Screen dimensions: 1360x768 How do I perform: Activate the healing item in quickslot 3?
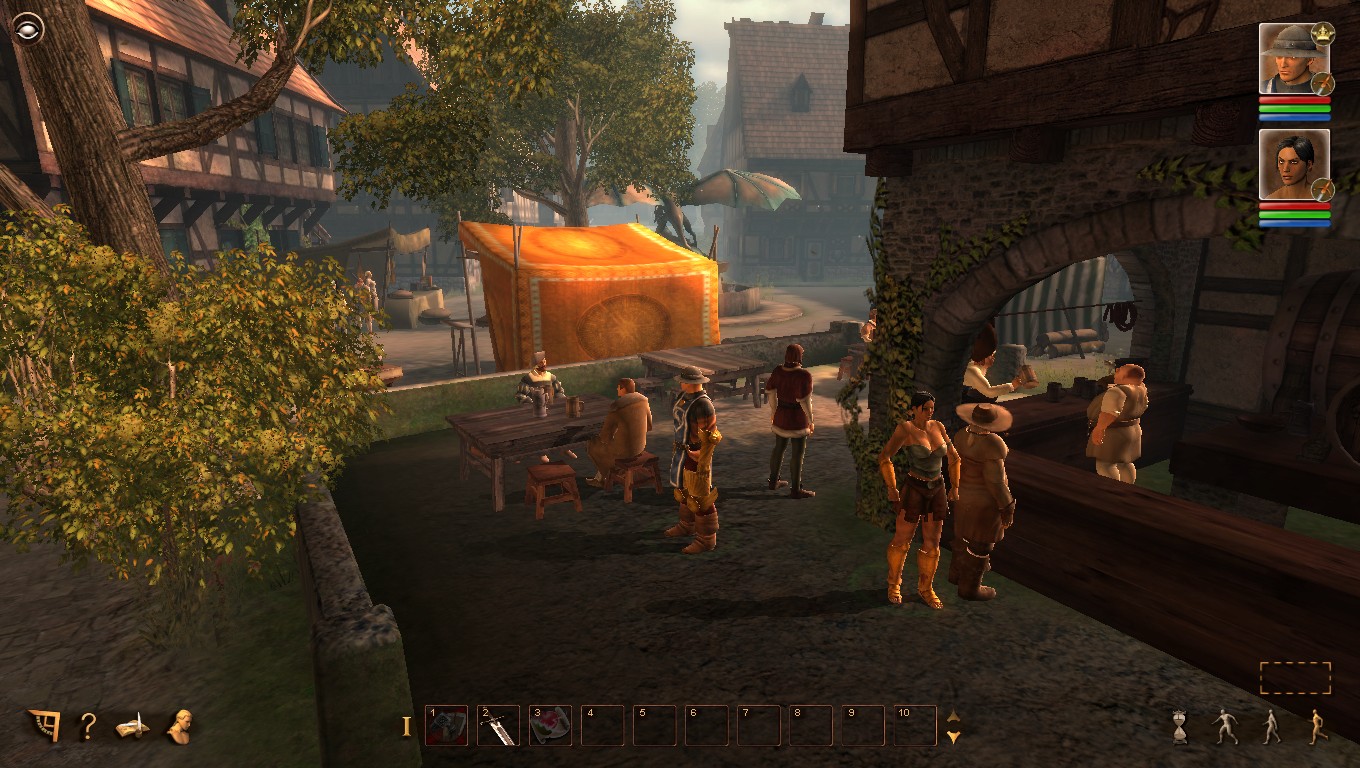tap(549, 727)
